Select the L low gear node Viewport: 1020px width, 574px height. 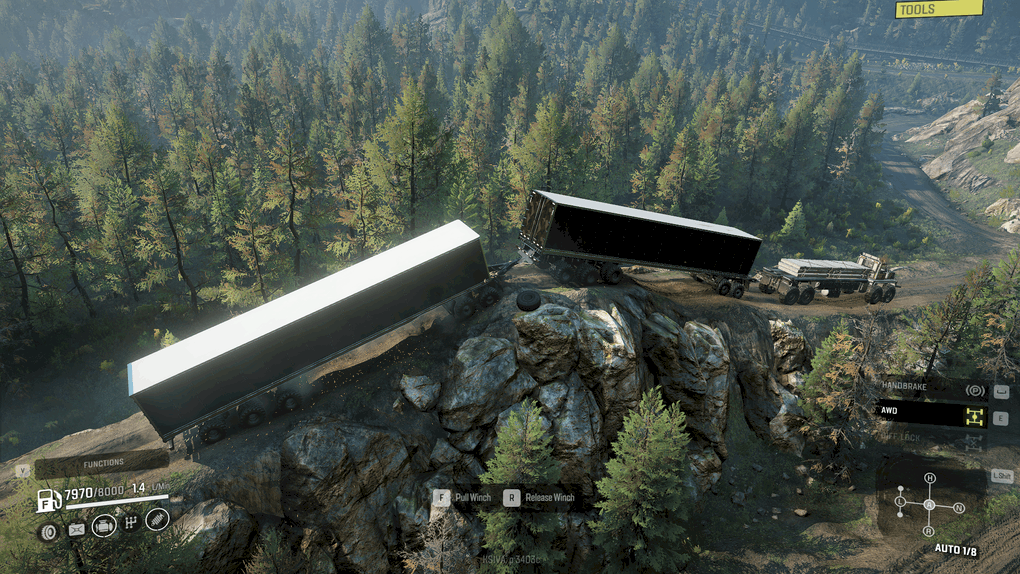pos(900,500)
